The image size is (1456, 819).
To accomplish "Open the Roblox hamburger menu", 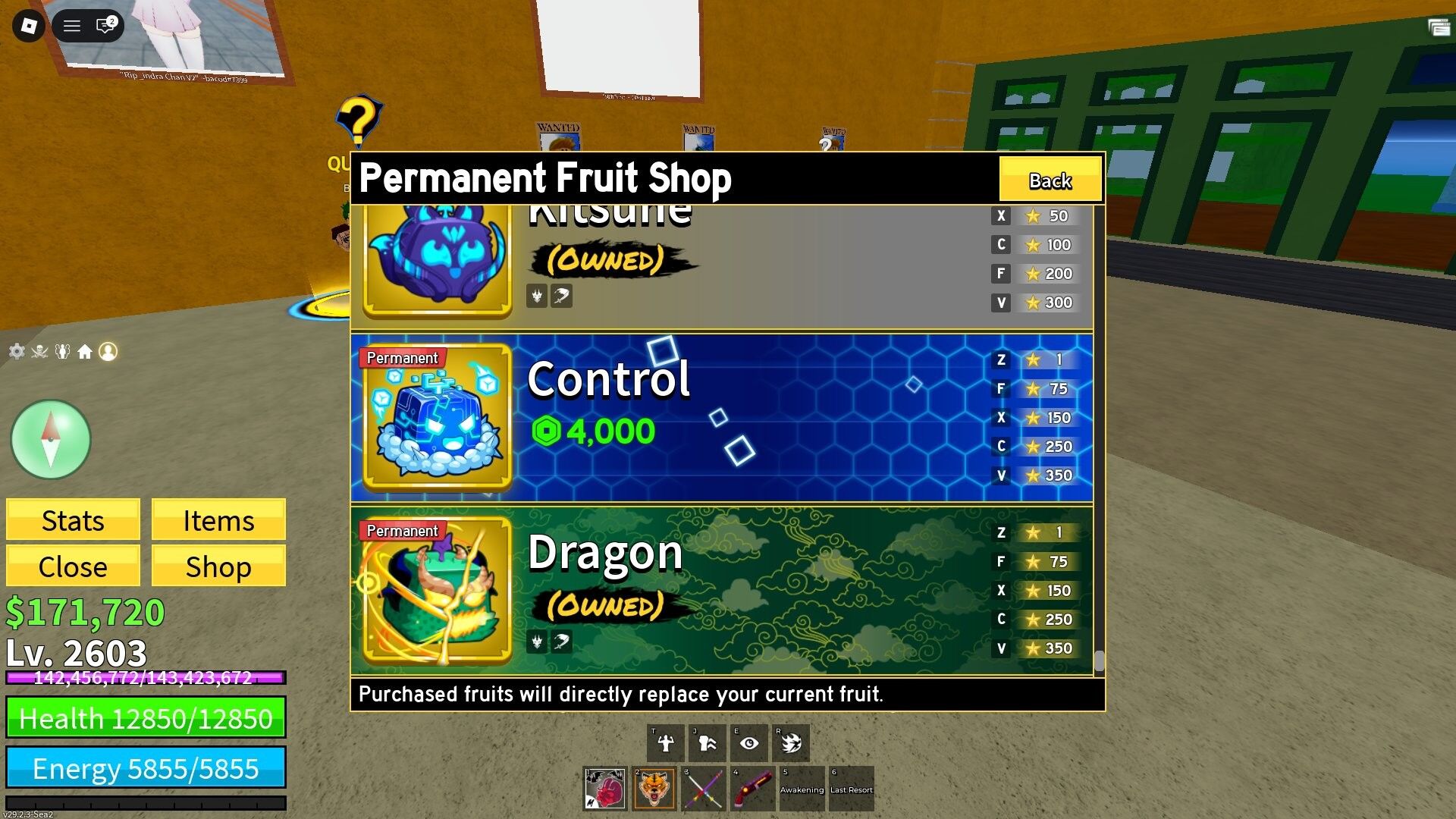I will click(x=72, y=25).
